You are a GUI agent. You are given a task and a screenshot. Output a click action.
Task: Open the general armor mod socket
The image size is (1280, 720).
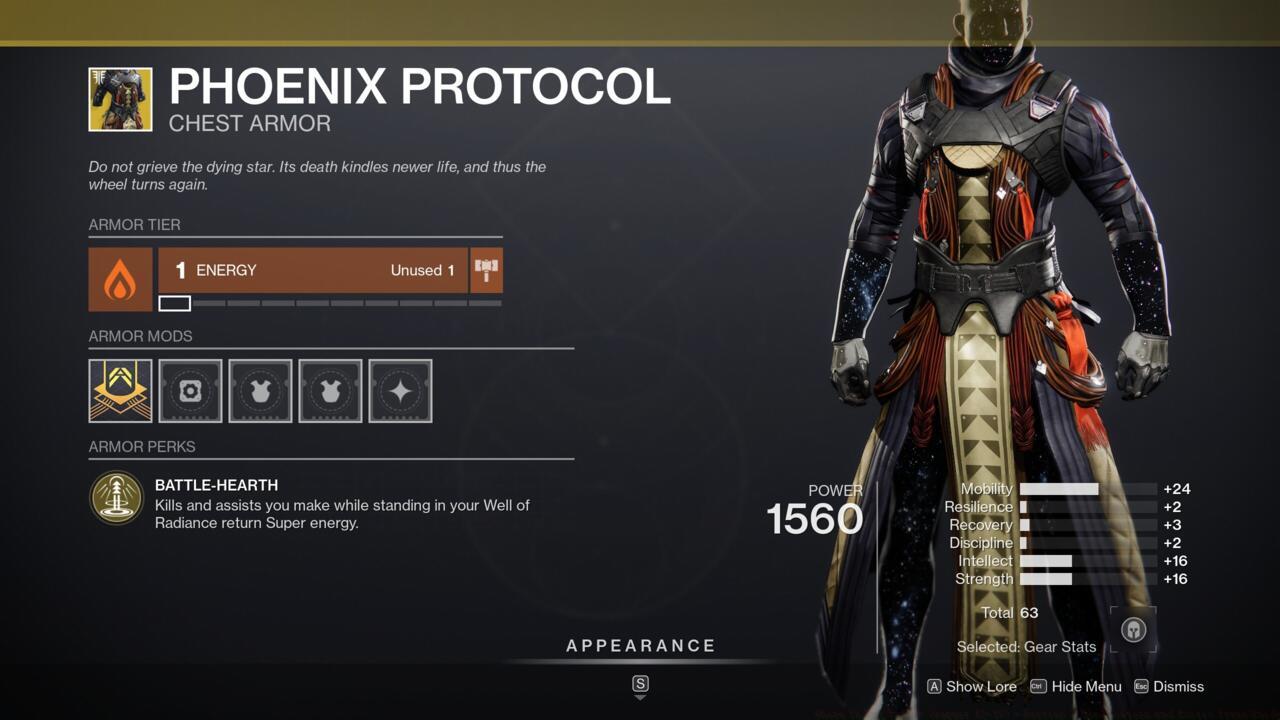coord(190,390)
